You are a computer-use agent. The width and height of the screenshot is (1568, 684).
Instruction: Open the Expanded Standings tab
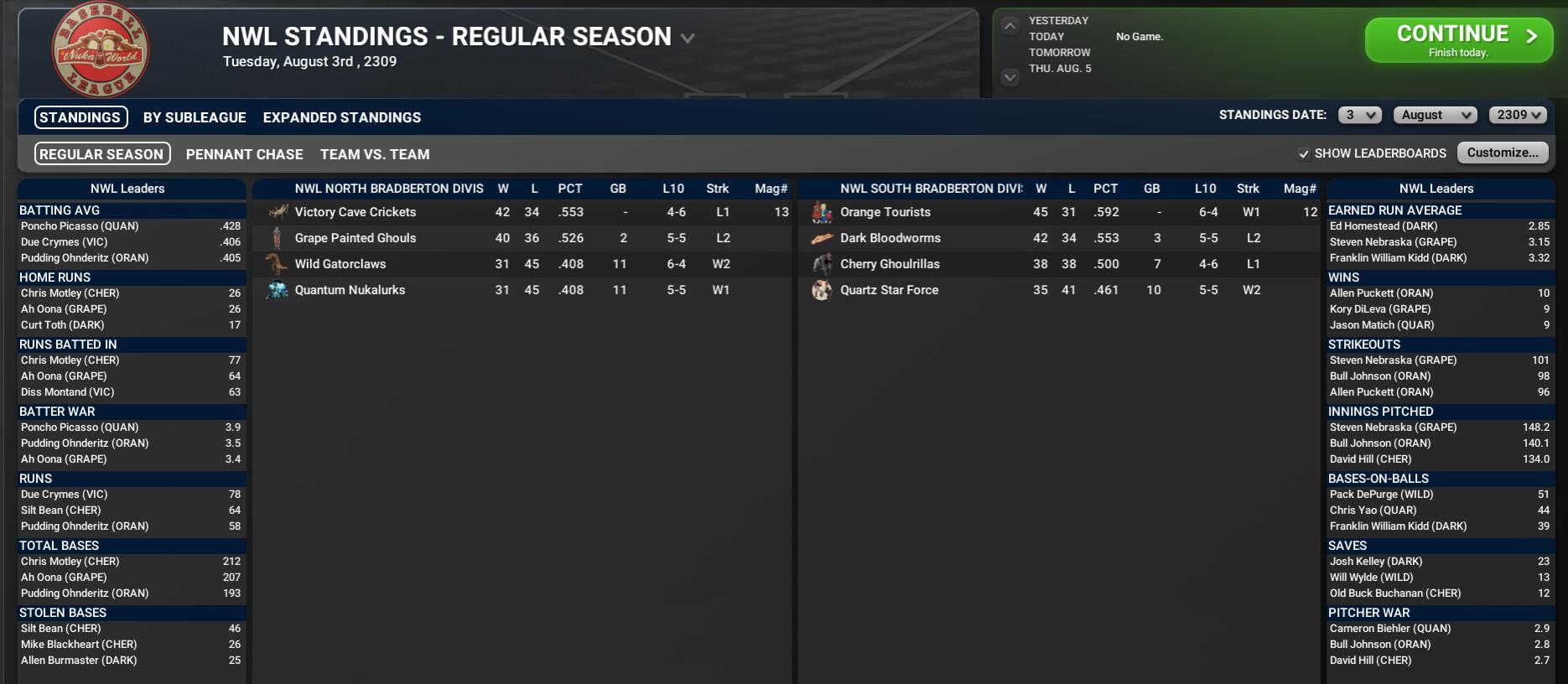(x=342, y=117)
